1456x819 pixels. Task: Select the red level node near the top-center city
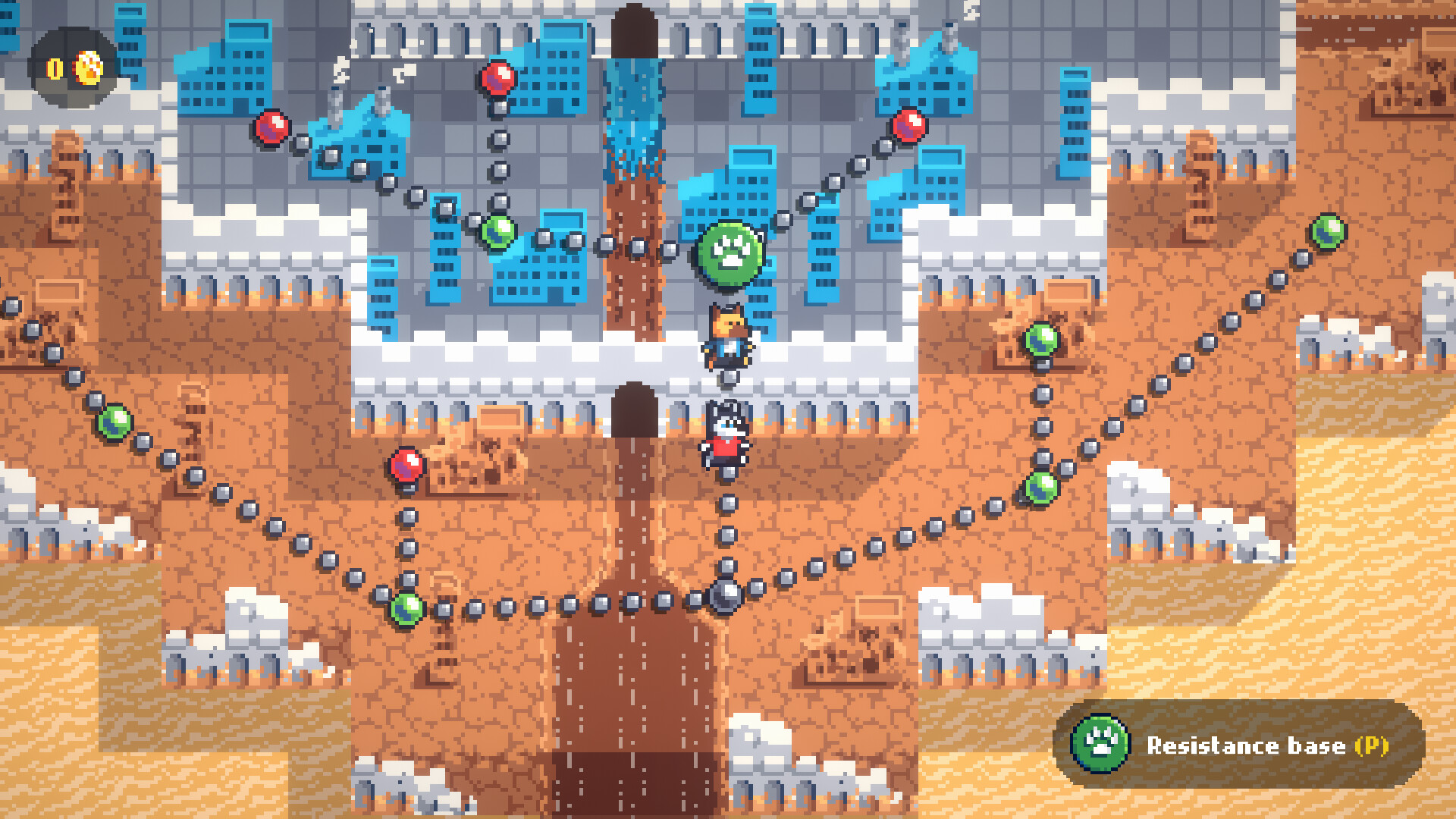pos(499,79)
